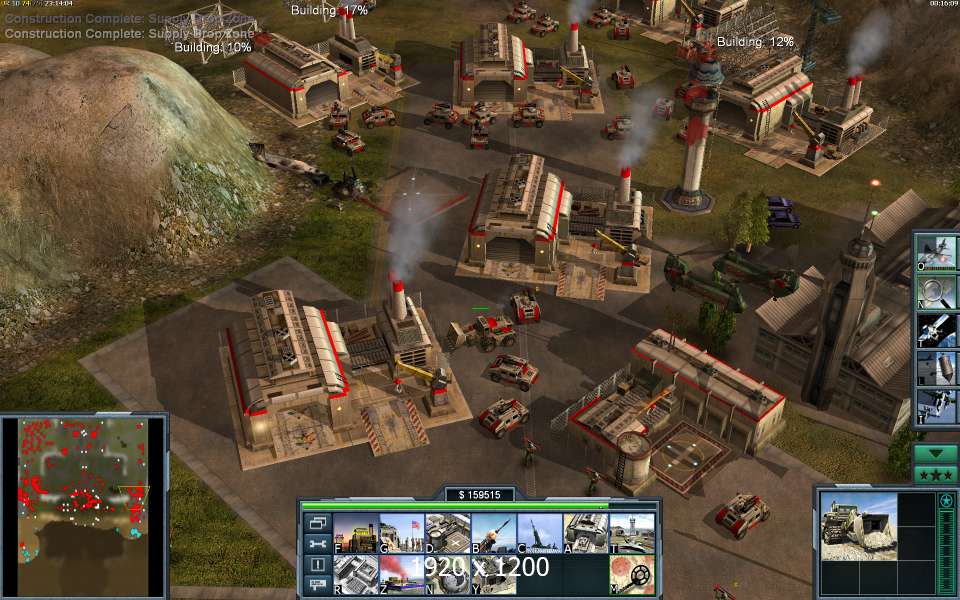
Task: Choose the Supply Center build icon (D)
Action: click(447, 533)
